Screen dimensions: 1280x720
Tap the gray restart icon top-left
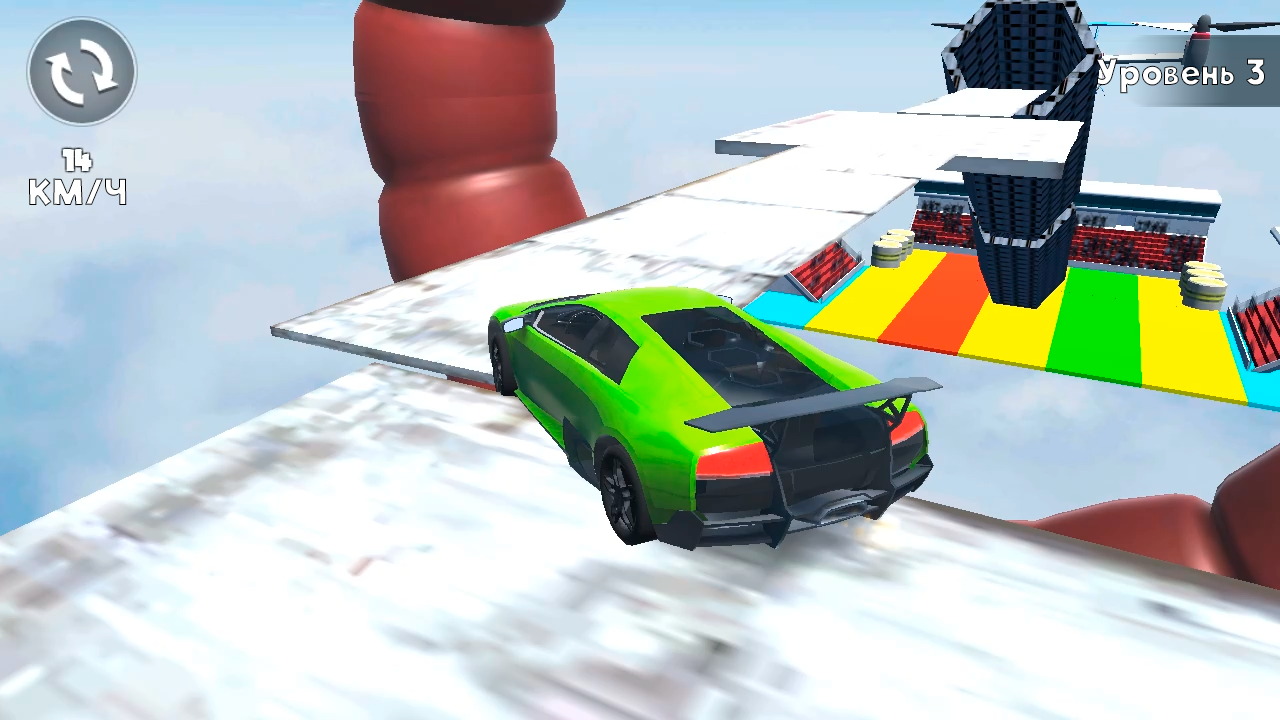coord(82,68)
